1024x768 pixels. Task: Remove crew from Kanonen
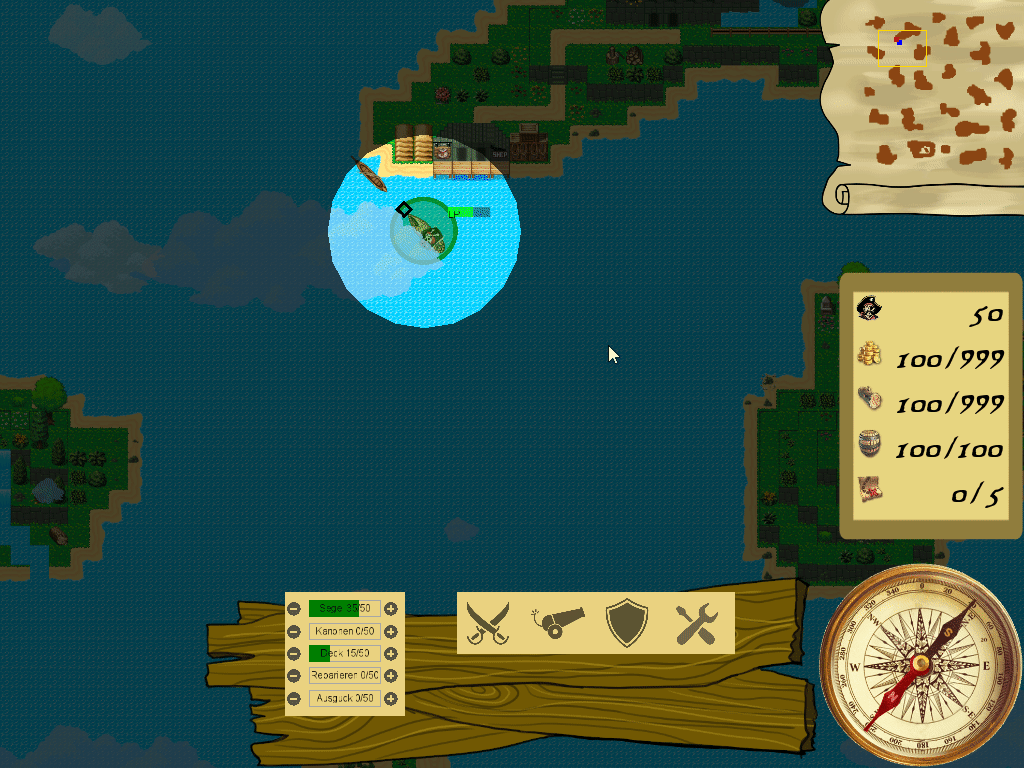[x=294, y=631]
